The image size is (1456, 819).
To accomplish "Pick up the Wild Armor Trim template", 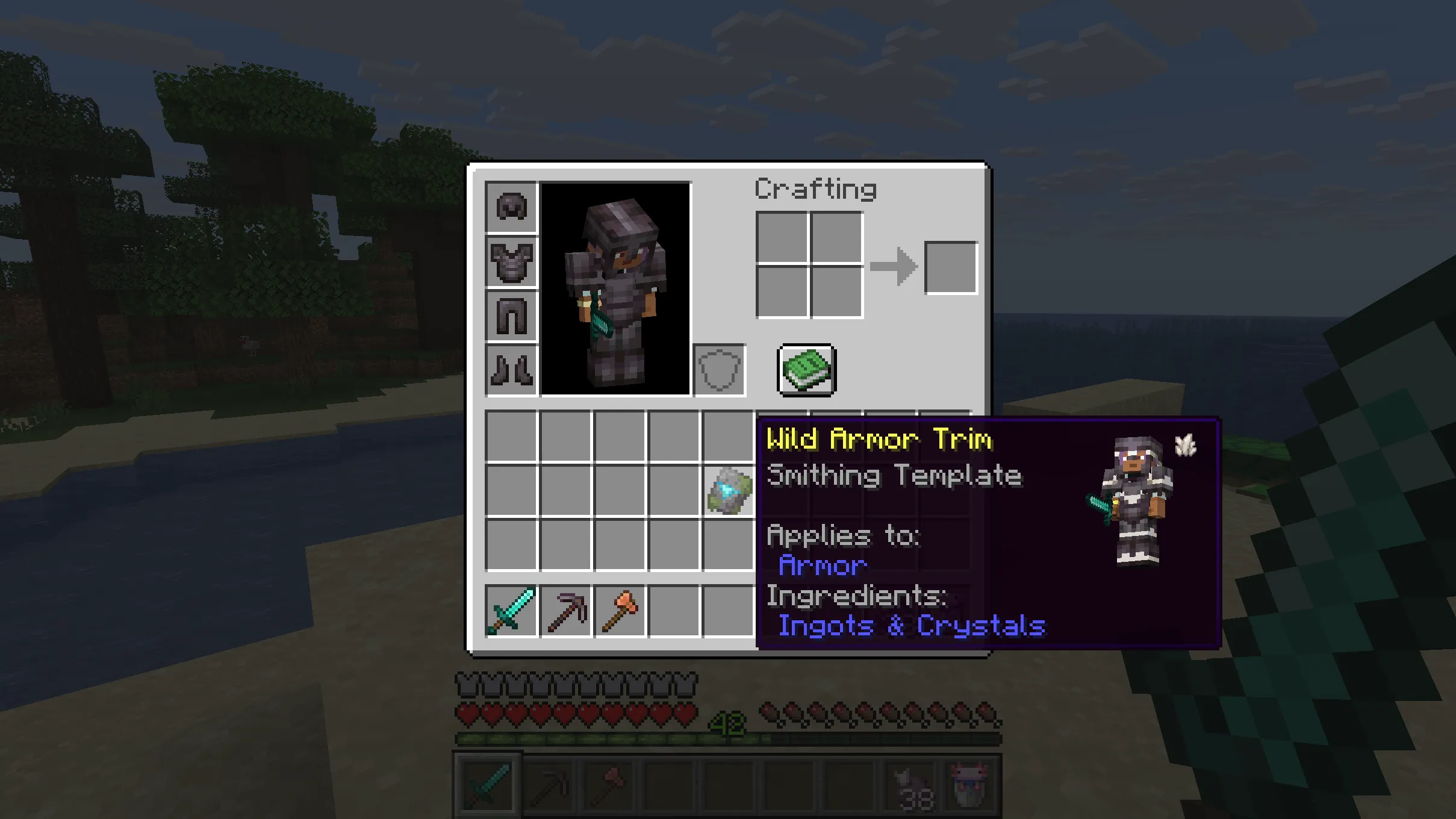I will (727, 489).
